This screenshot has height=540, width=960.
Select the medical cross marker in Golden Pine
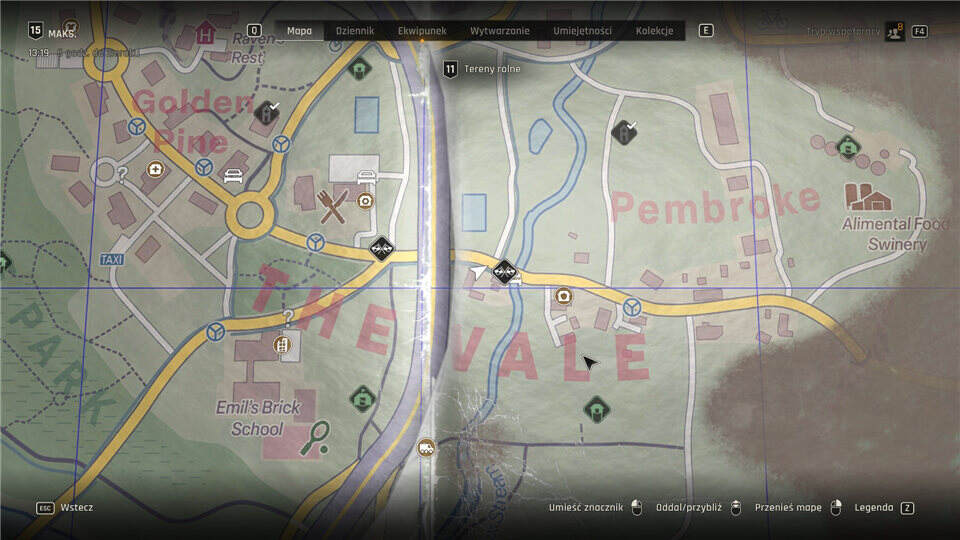point(155,169)
